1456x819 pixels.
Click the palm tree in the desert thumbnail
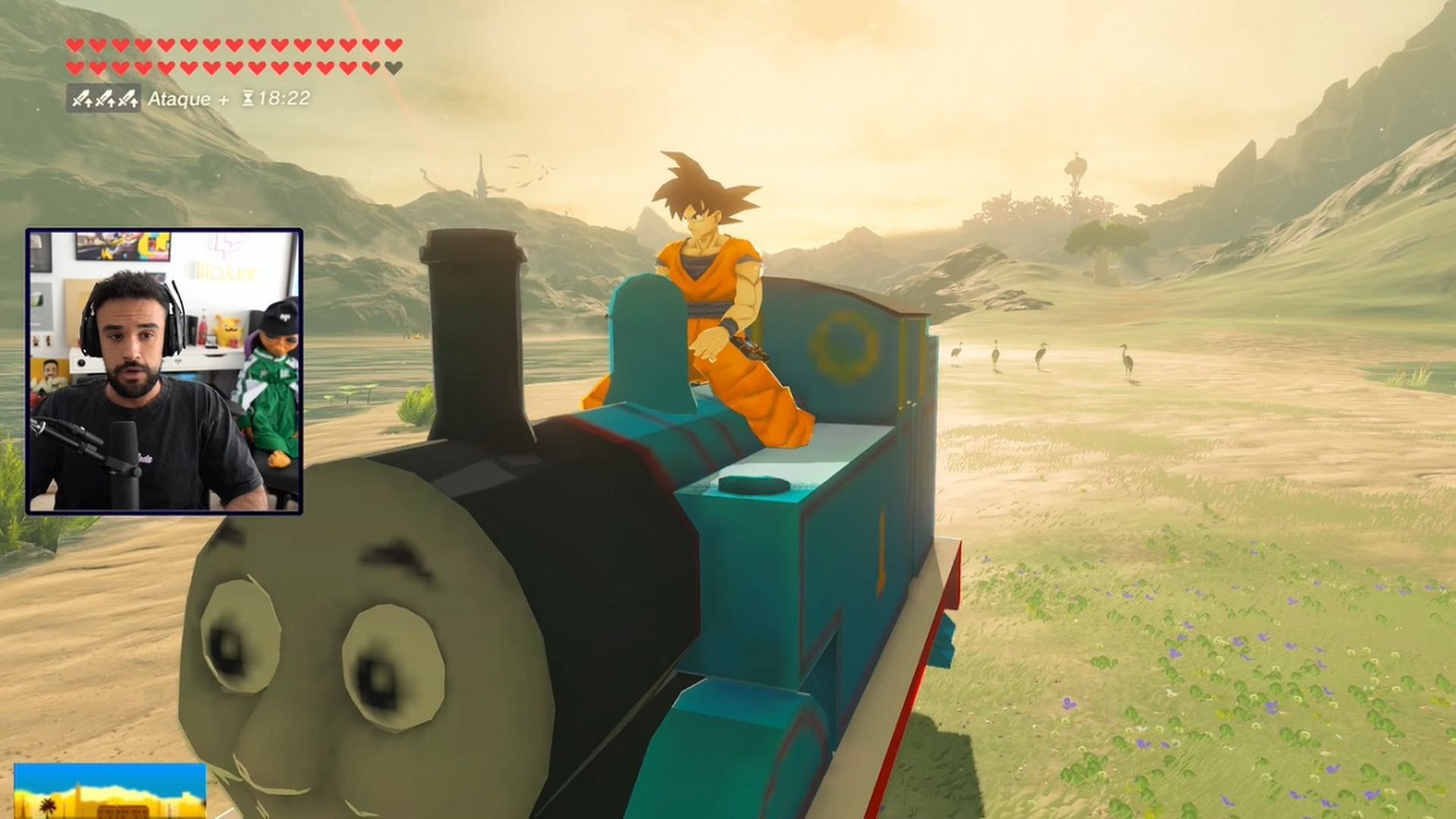pyautogui.click(x=49, y=807)
